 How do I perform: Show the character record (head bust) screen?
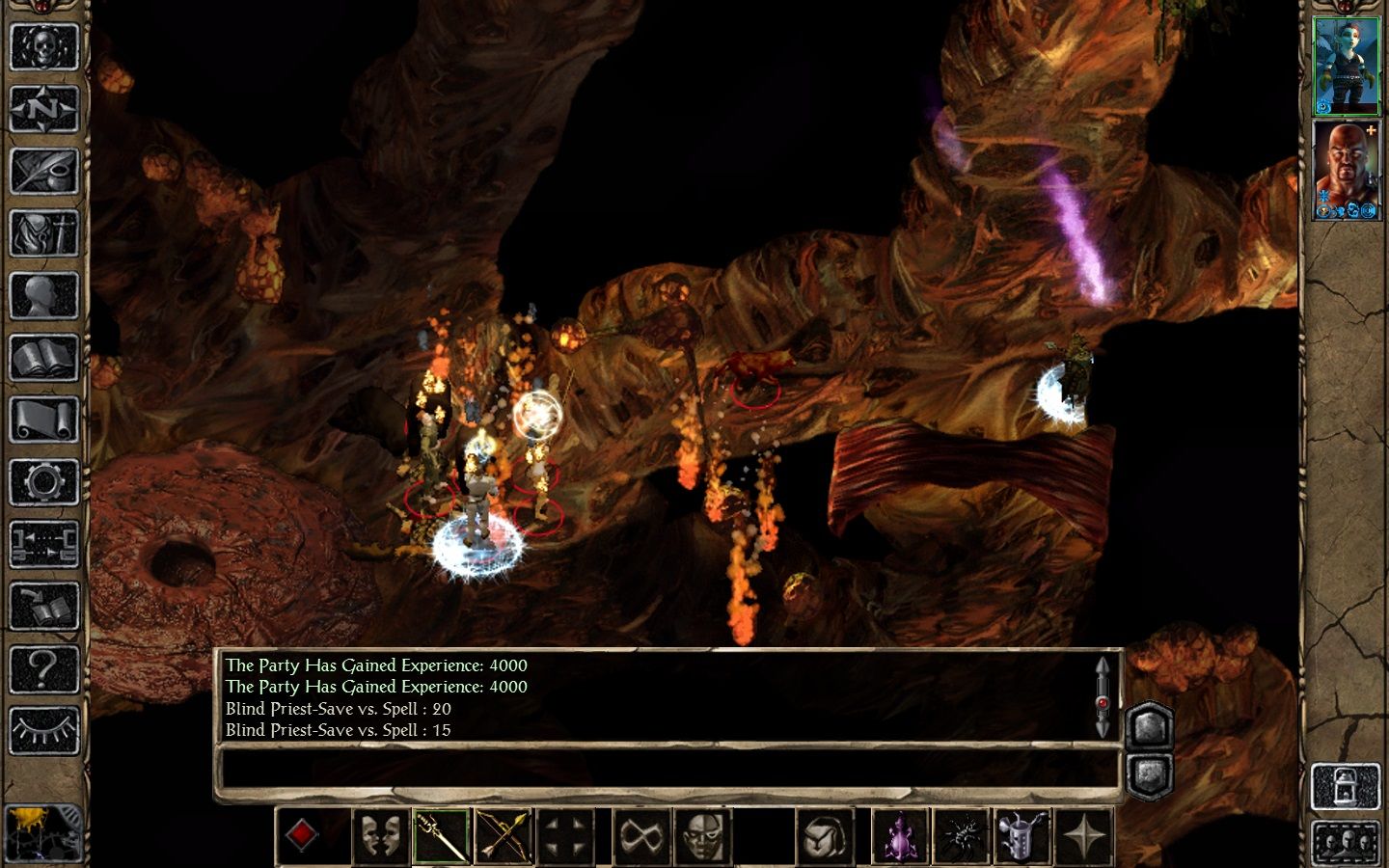click(x=43, y=296)
